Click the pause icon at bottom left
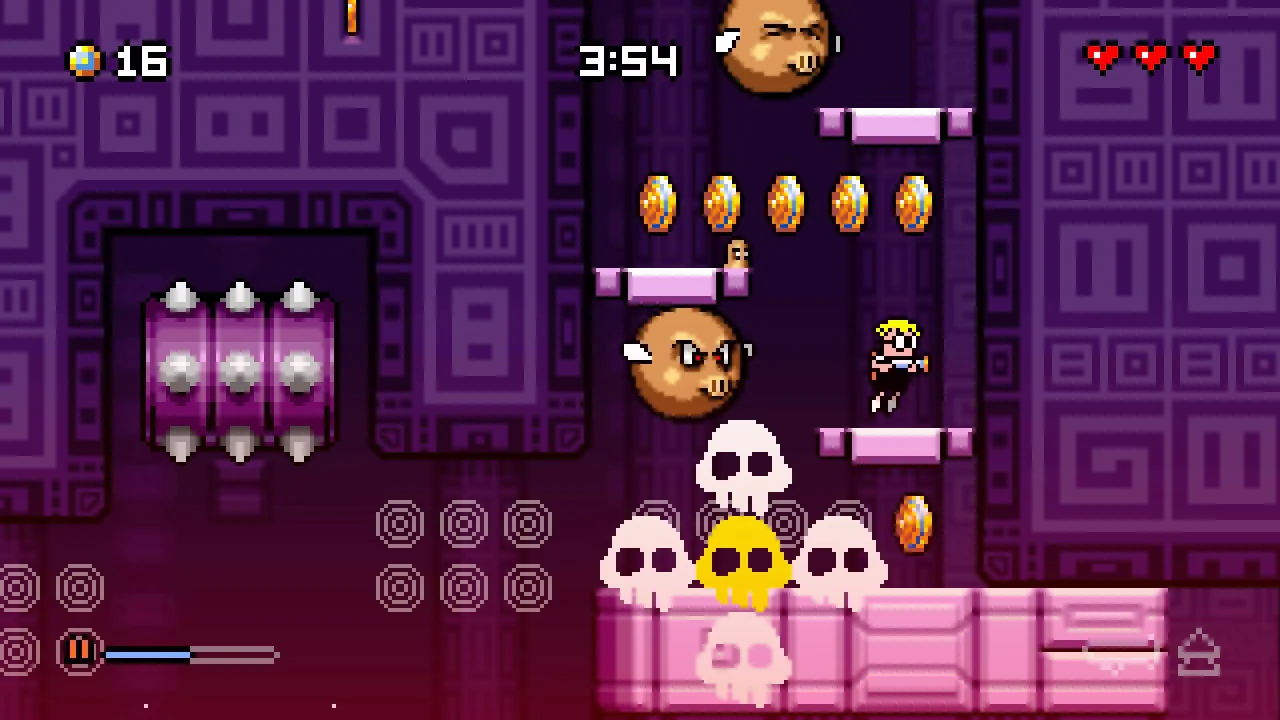 pos(79,650)
